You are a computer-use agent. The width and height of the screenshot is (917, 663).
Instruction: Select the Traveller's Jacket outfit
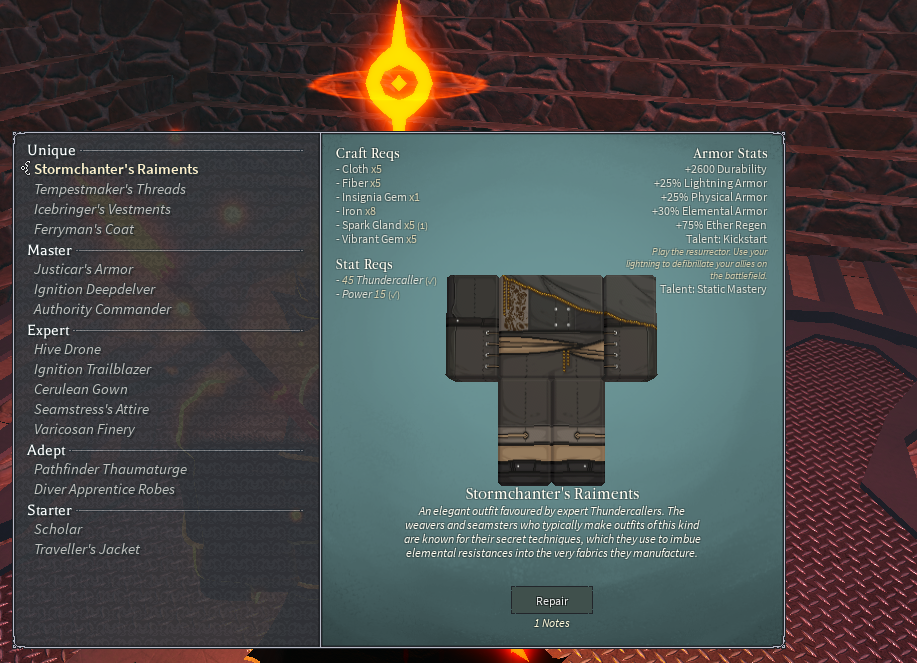tap(87, 549)
